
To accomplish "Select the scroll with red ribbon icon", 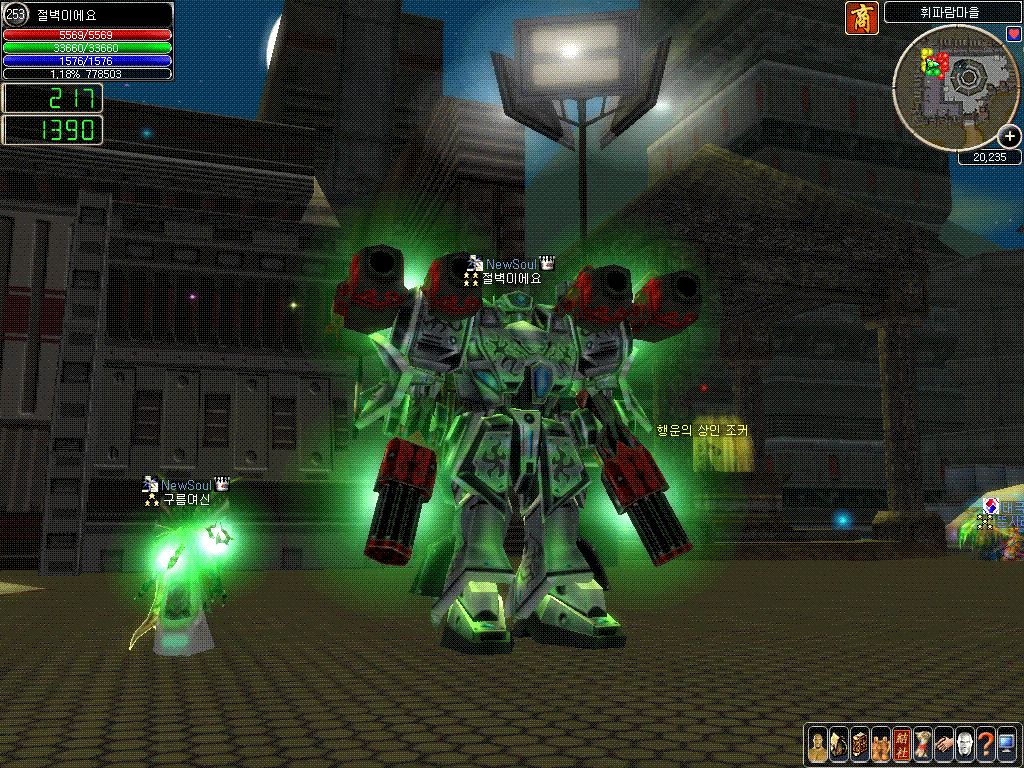I will coord(923,744).
